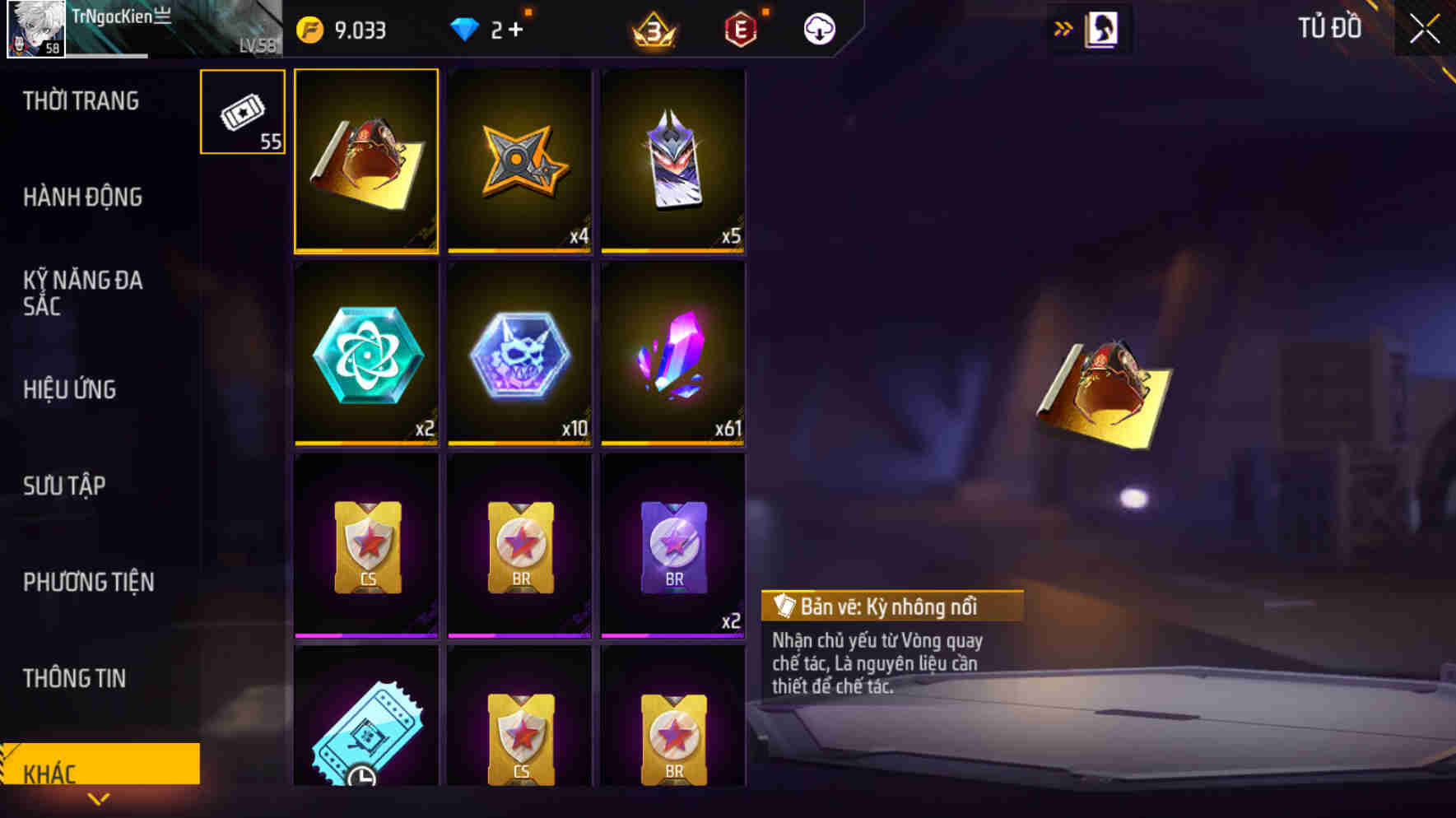Open the diamond balance display
The width and height of the screenshot is (1456, 818).
coord(486,28)
